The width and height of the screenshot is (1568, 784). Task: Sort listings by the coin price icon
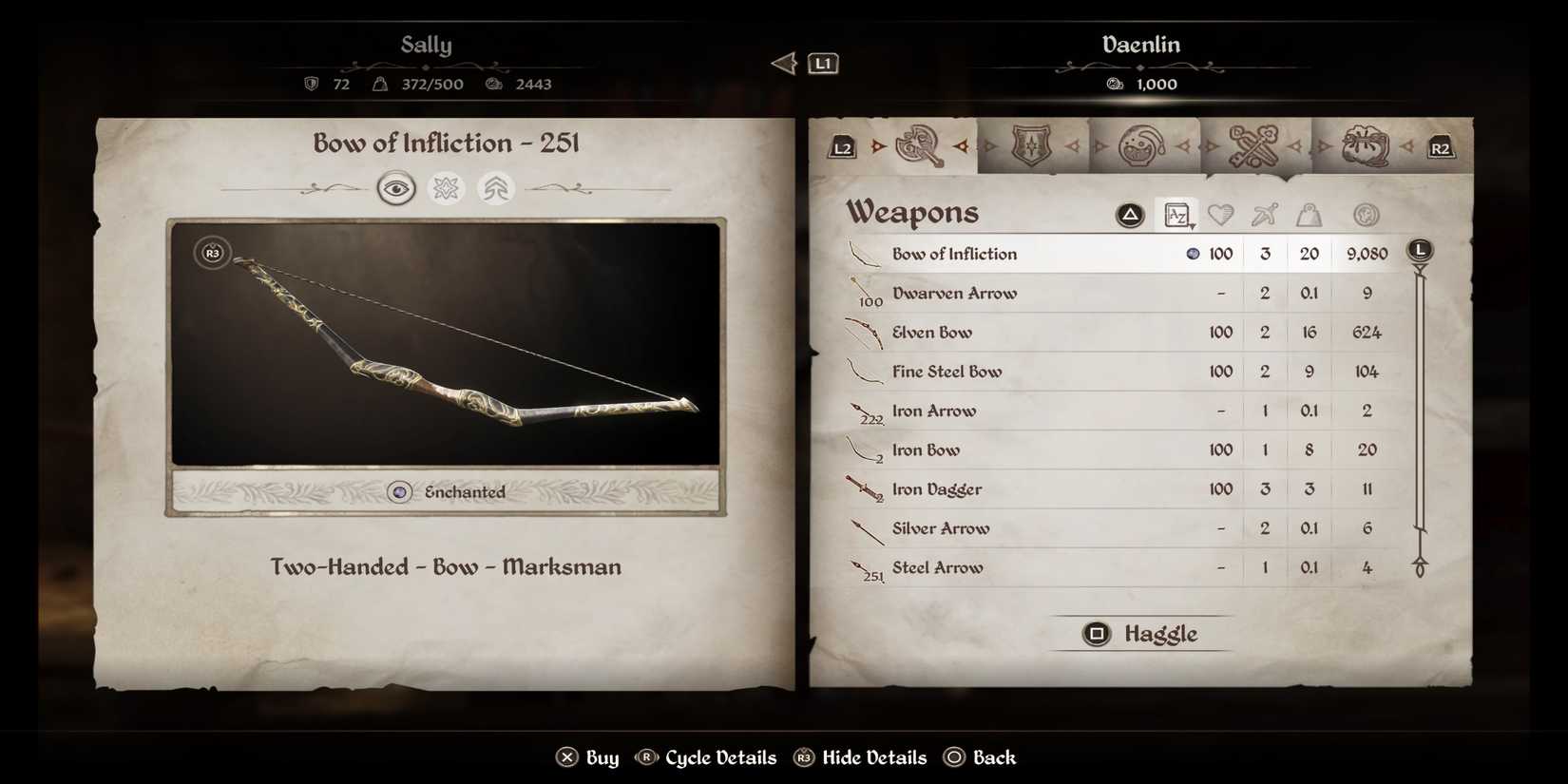point(1366,215)
